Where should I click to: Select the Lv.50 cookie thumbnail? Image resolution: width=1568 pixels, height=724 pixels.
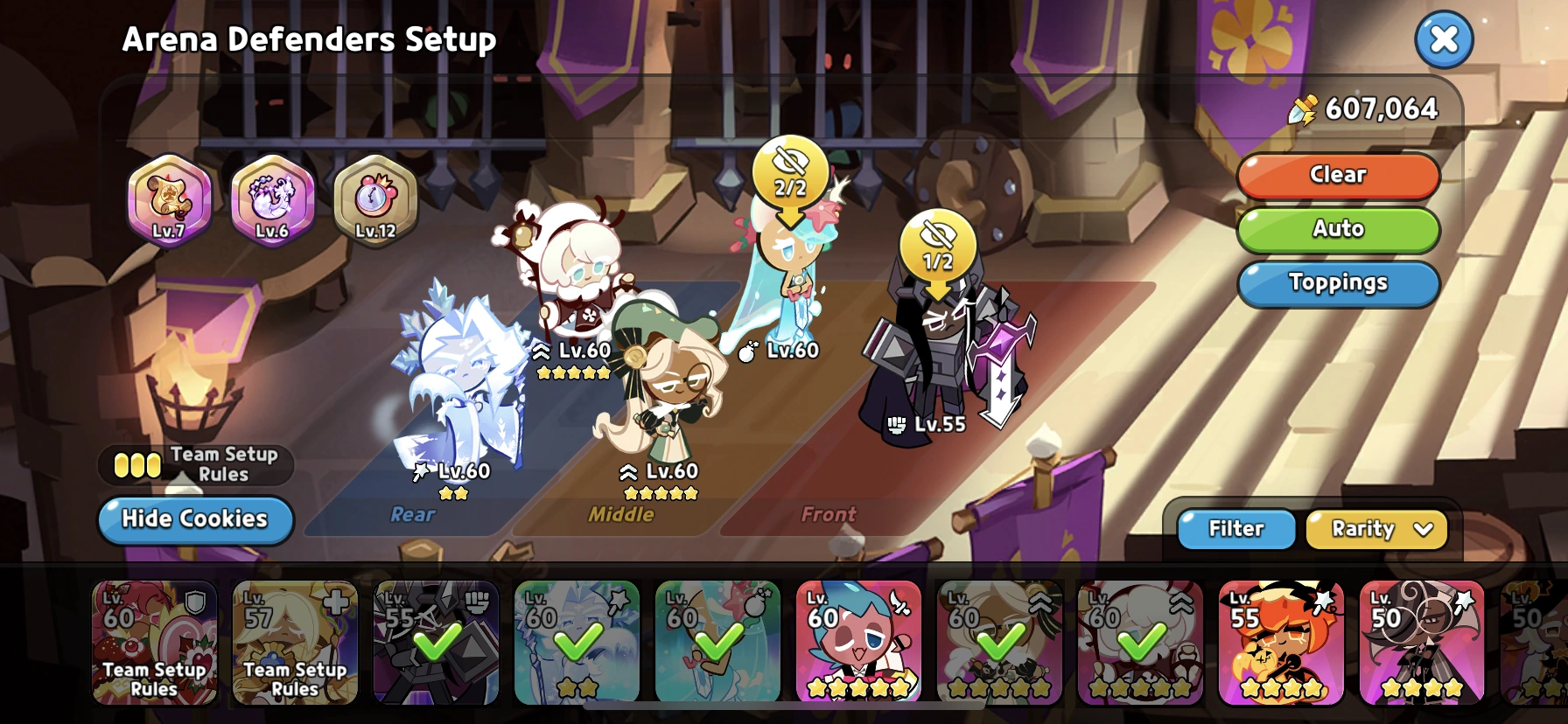click(1422, 643)
